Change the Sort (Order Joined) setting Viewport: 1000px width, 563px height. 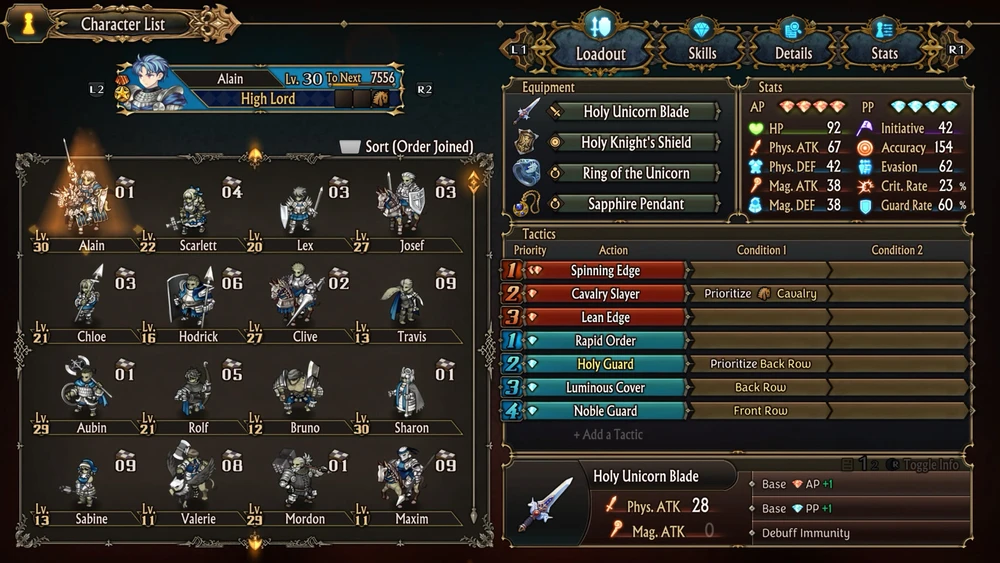(x=407, y=147)
